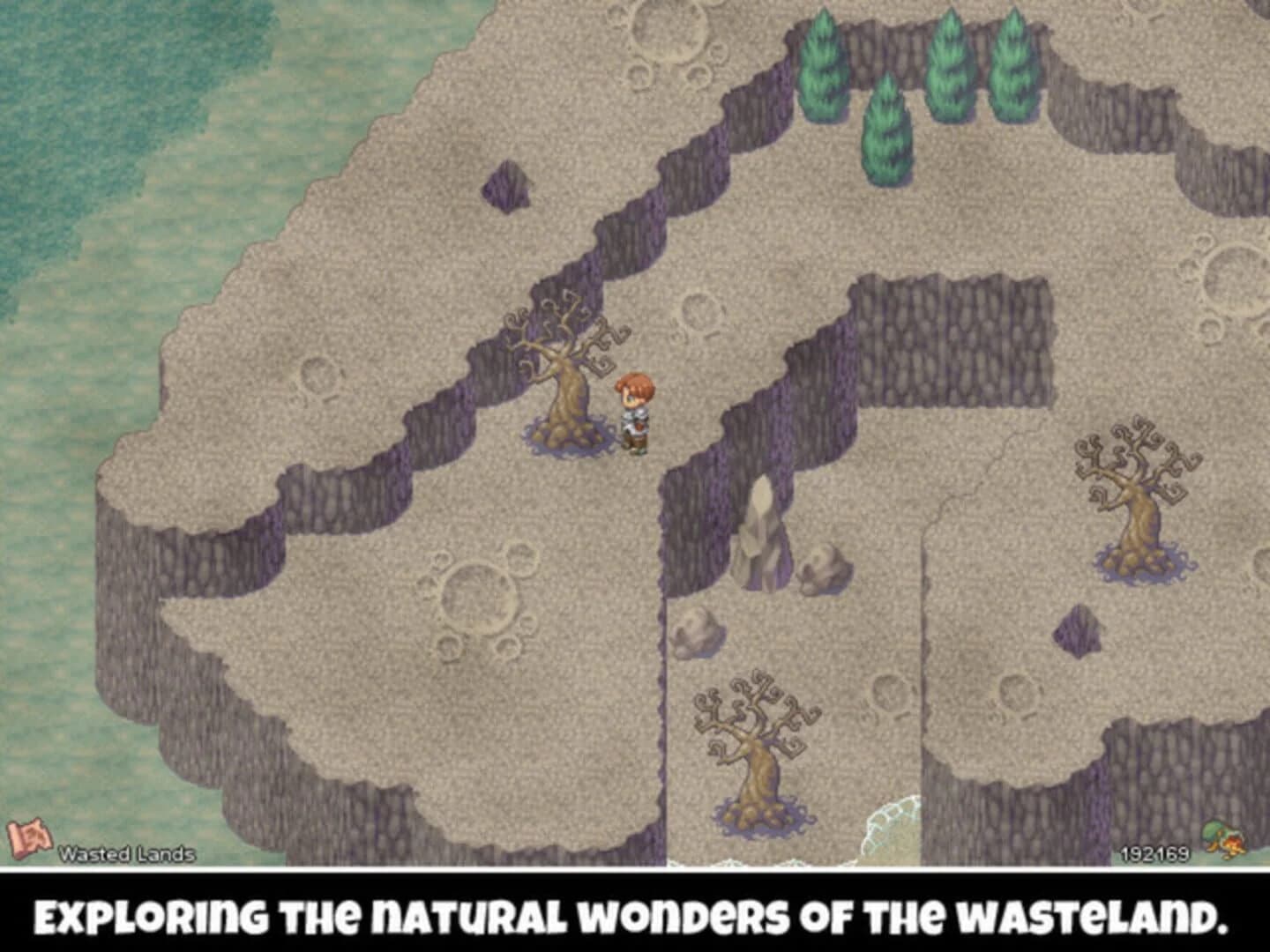Click the small boulder beside the crystal
1270x952 pixels.
[821, 567]
